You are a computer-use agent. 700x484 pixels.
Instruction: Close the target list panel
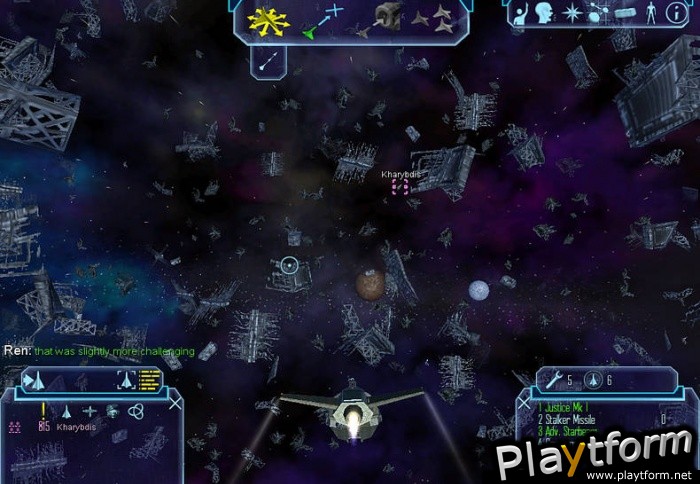(176, 402)
